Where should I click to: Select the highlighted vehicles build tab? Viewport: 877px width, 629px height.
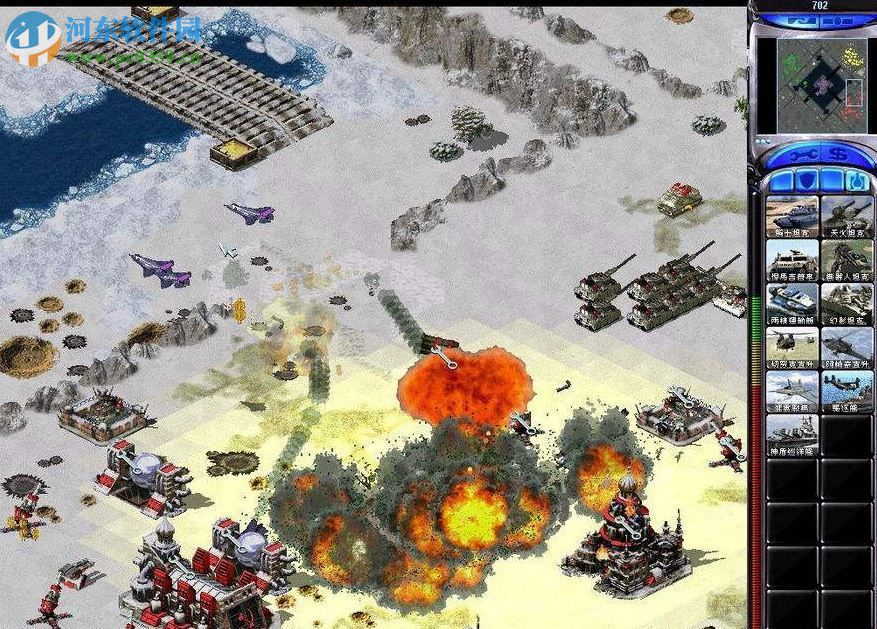coord(857,181)
